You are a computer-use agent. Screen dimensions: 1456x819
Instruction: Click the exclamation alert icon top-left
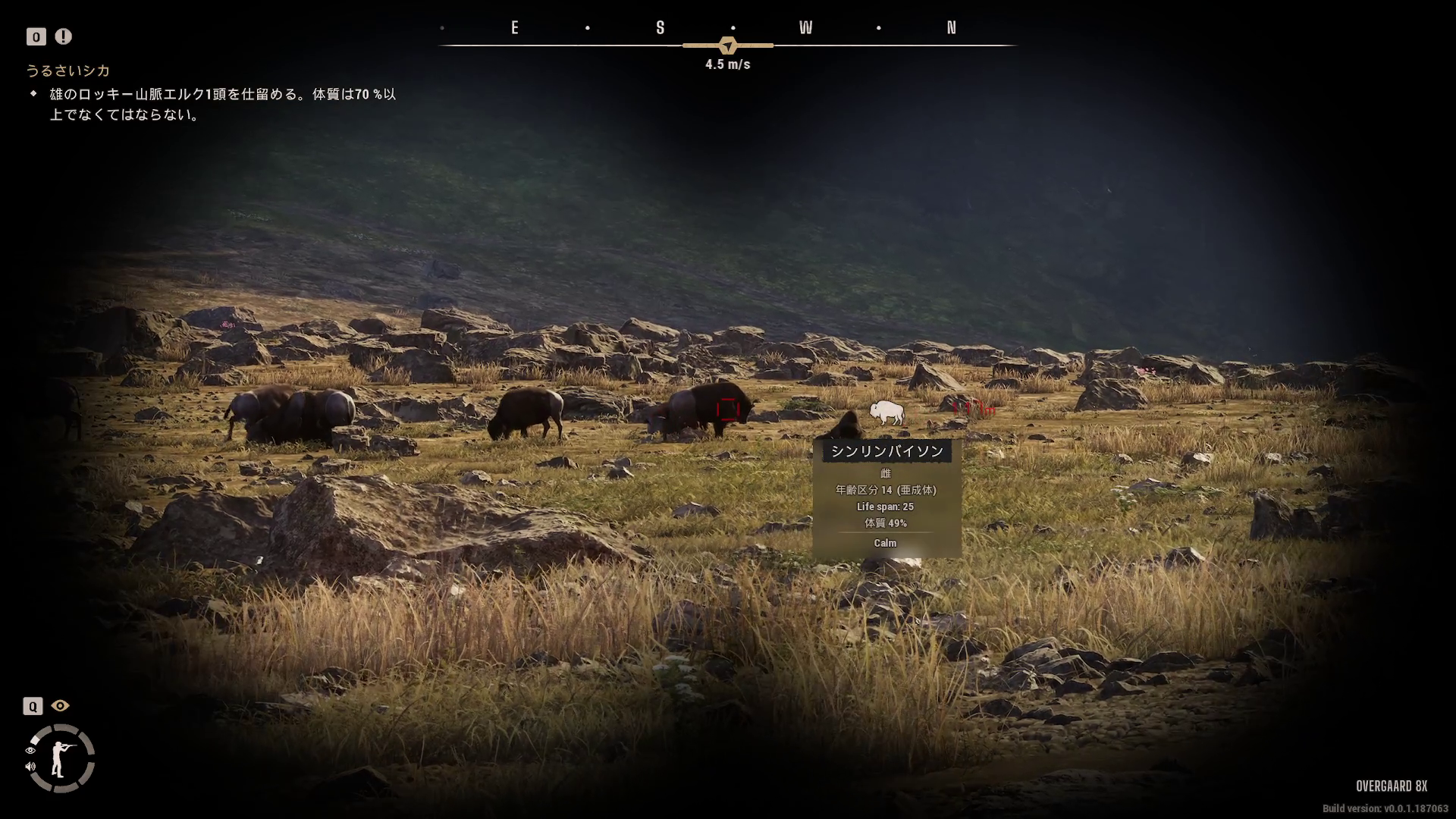62,36
